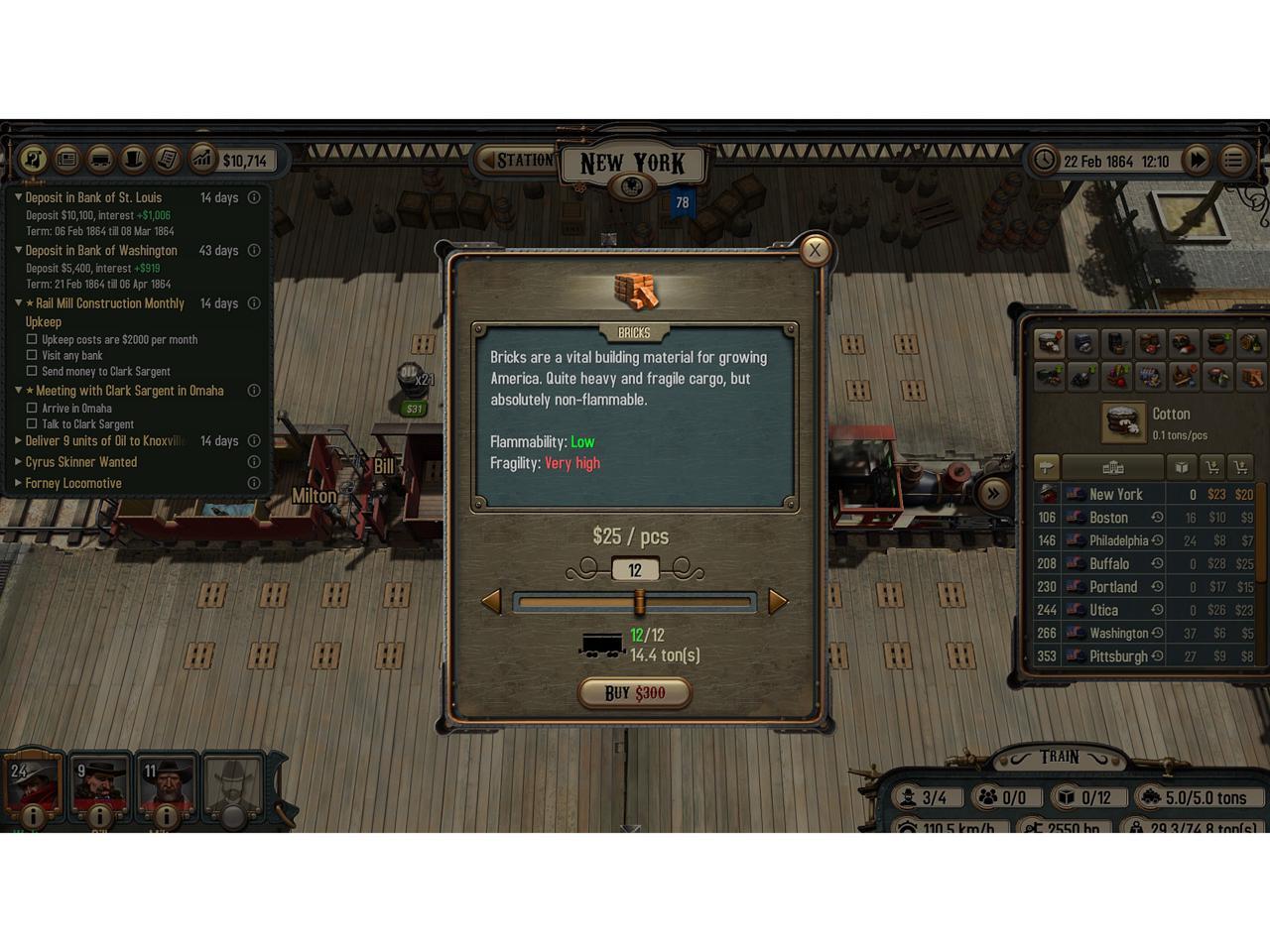
Task: Open the top hat character menu
Action: tap(134, 159)
